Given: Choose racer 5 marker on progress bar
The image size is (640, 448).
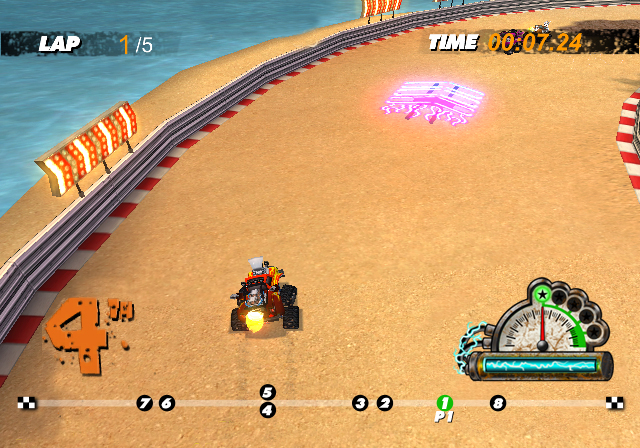Looking at the screenshot, I should (x=267, y=393).
